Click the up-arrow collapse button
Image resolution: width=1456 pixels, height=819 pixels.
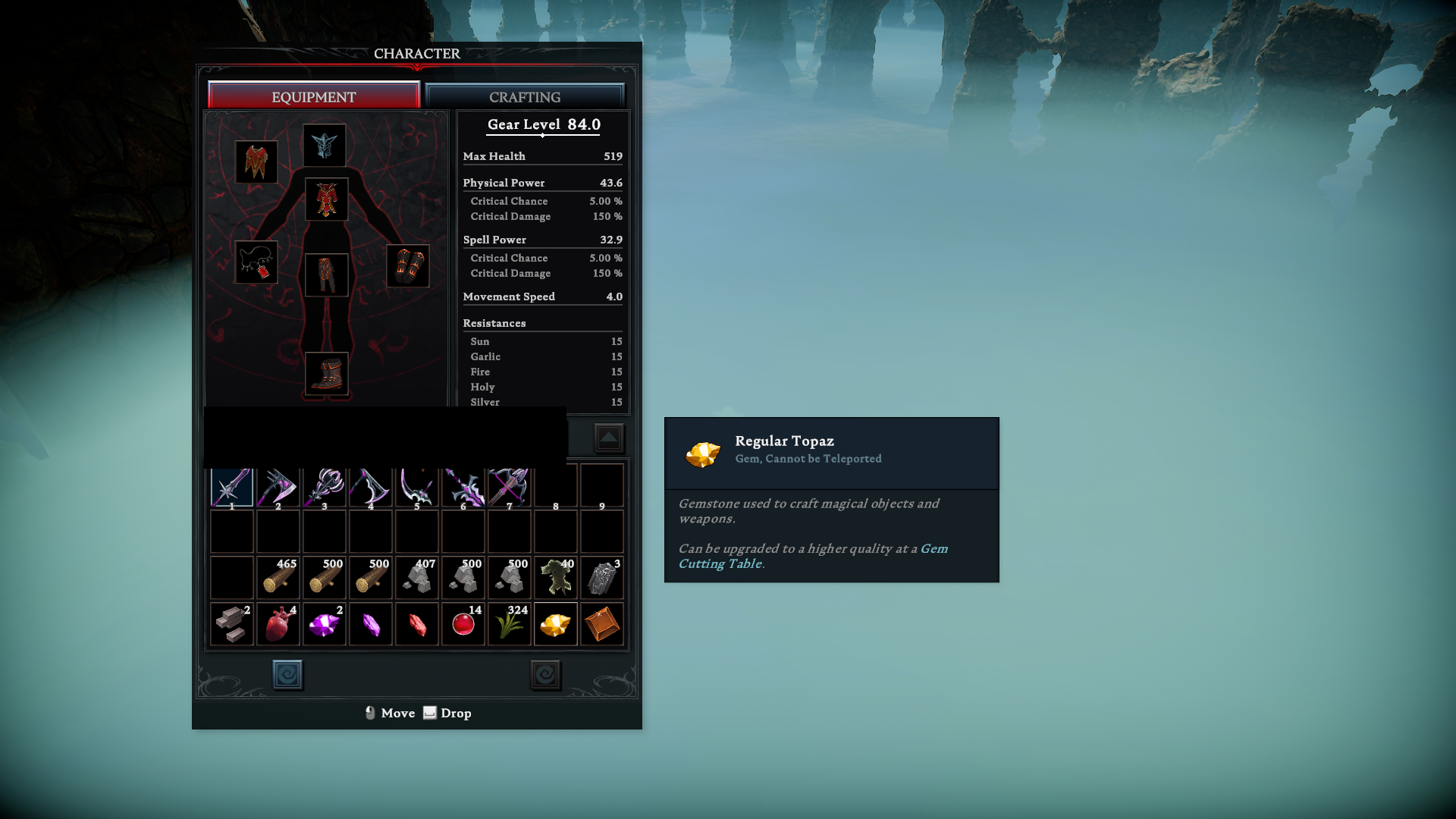point(609,438)
